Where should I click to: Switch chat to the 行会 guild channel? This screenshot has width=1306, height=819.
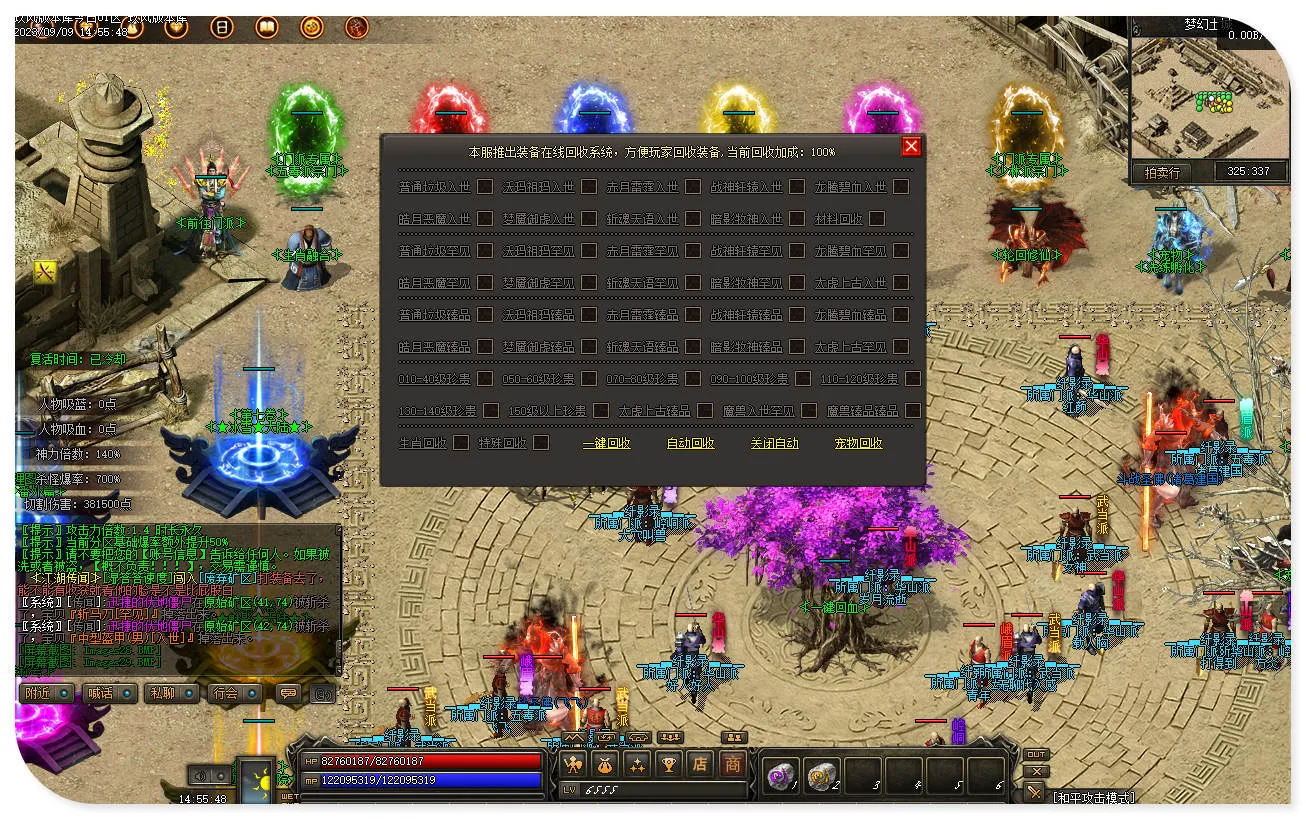click(x=234, y=693)
